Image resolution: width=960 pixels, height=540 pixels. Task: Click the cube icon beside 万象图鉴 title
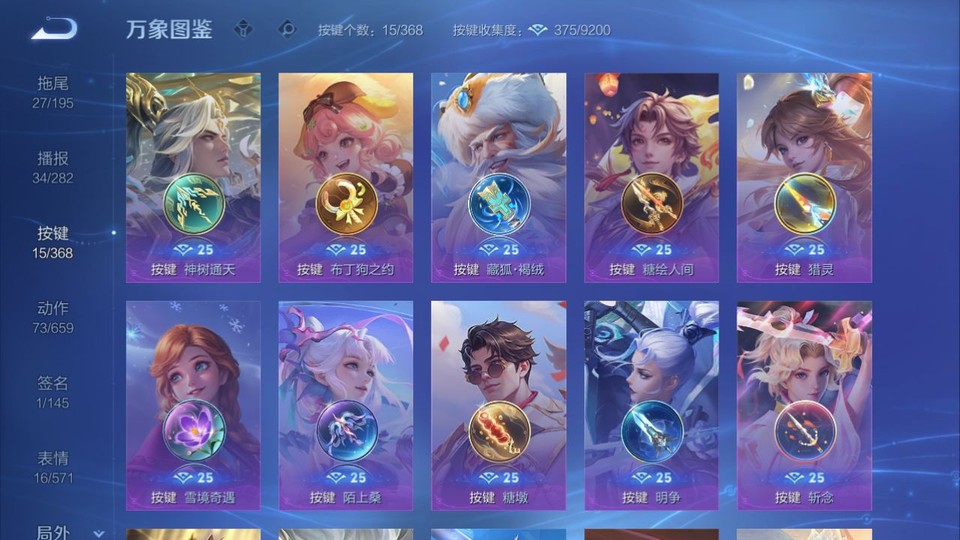tap(243, 30)
